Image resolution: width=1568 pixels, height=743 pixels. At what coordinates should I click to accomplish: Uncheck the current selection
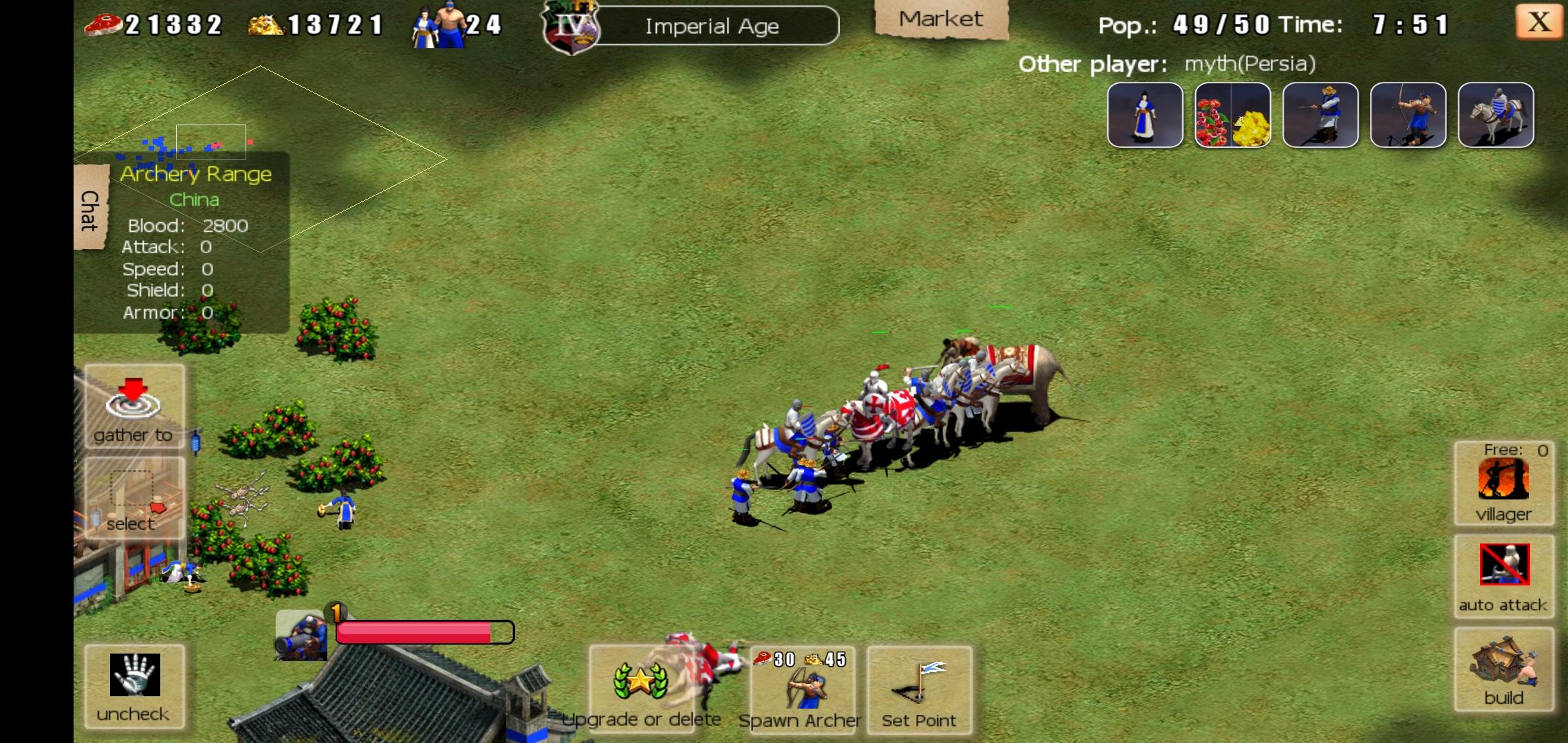pos(134,686)
